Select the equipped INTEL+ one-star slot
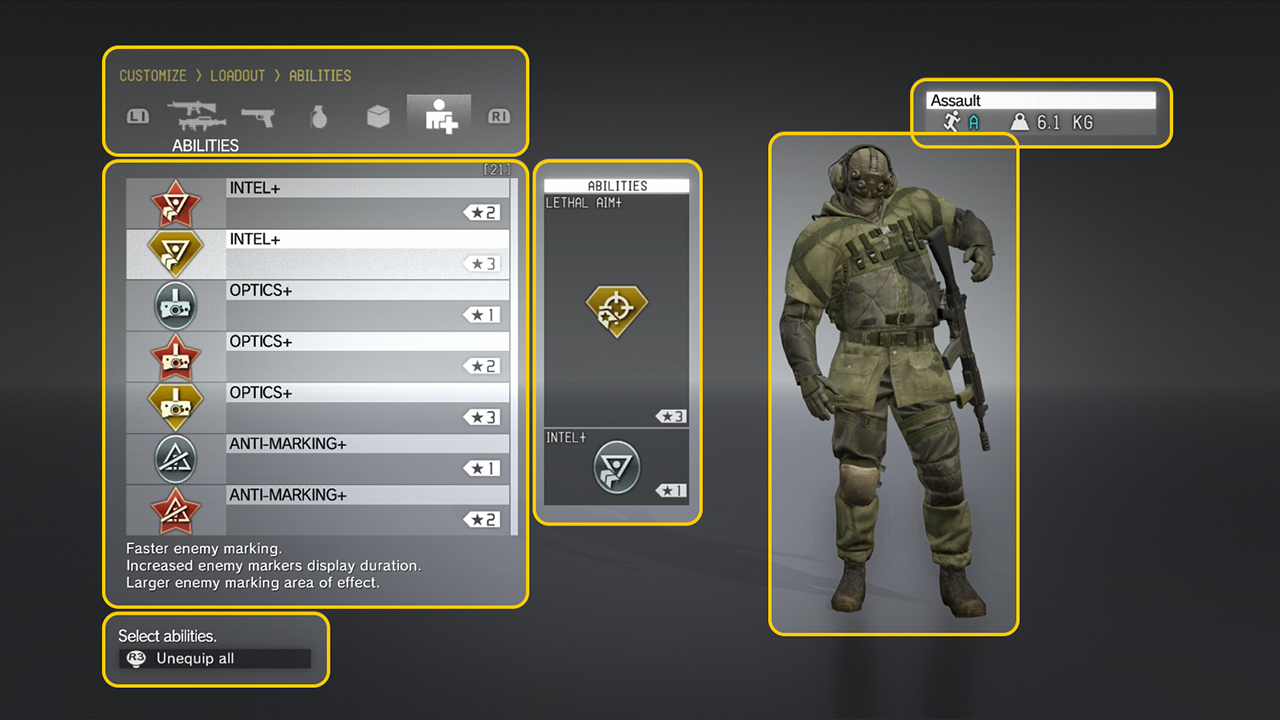Screen dimensions: 1280x720 (x=617, y=466)
